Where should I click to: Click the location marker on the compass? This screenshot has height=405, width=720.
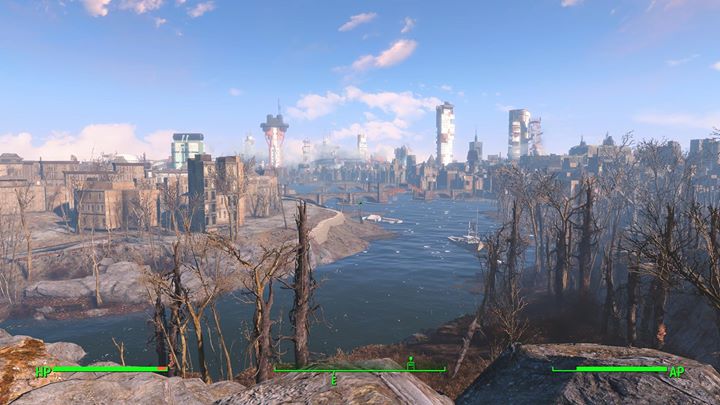tap(410, 362)
